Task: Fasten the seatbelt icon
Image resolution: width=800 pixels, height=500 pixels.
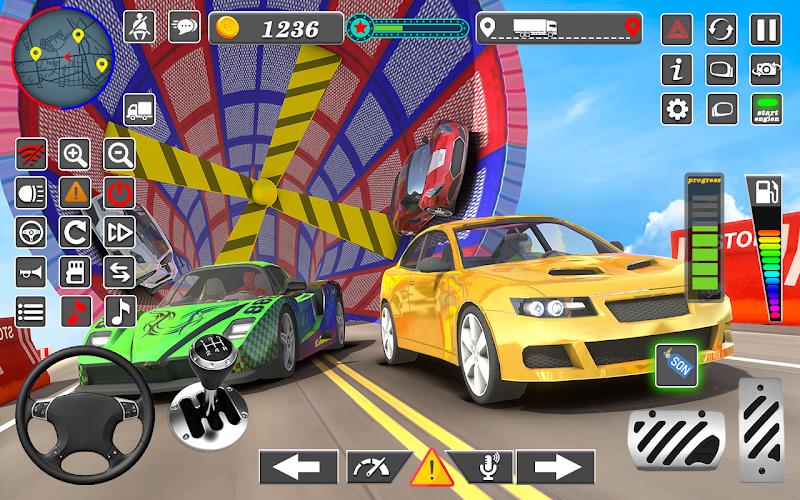Action: click(140, 27)
